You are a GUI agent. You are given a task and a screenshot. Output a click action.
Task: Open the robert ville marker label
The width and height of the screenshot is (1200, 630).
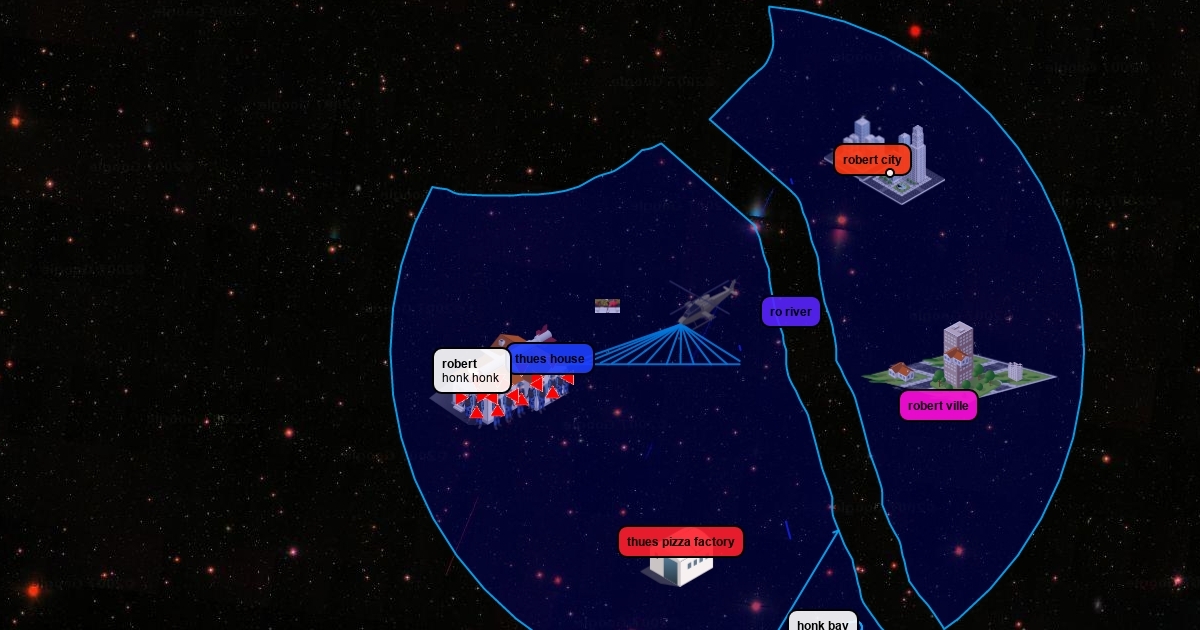(x=938, y=406)
